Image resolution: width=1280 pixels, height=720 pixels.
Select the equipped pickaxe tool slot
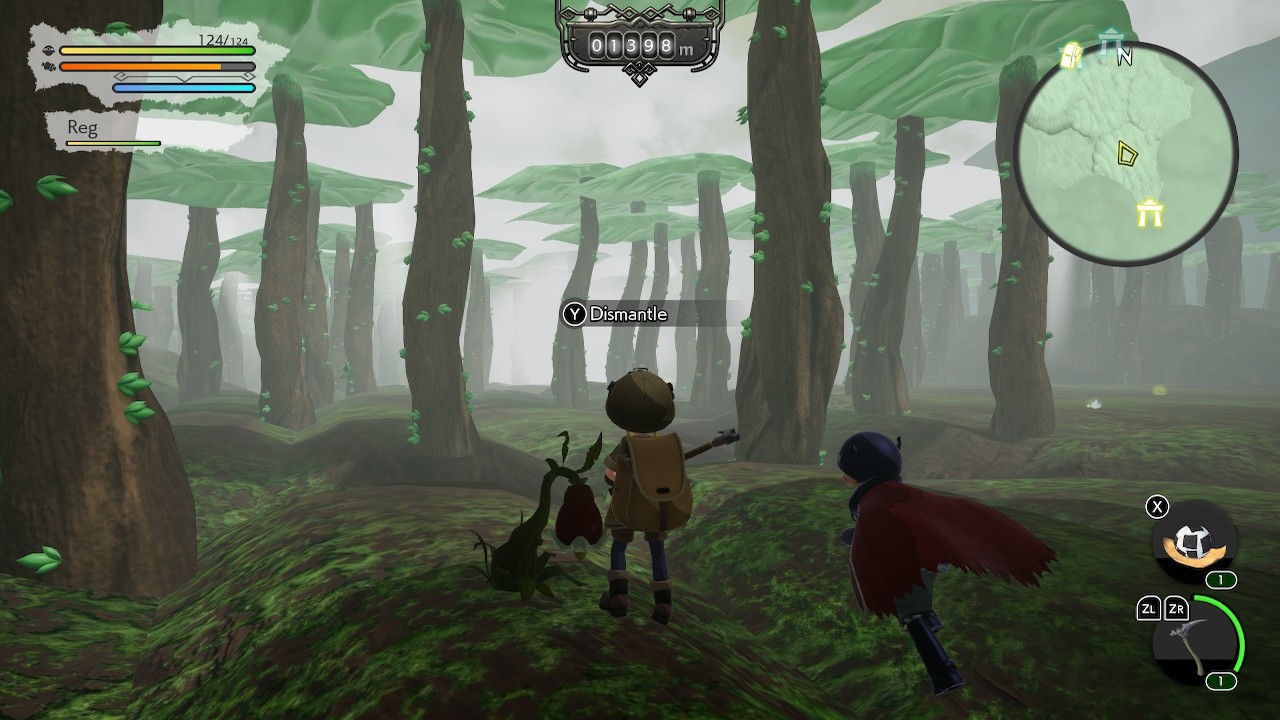(1196, 641)
